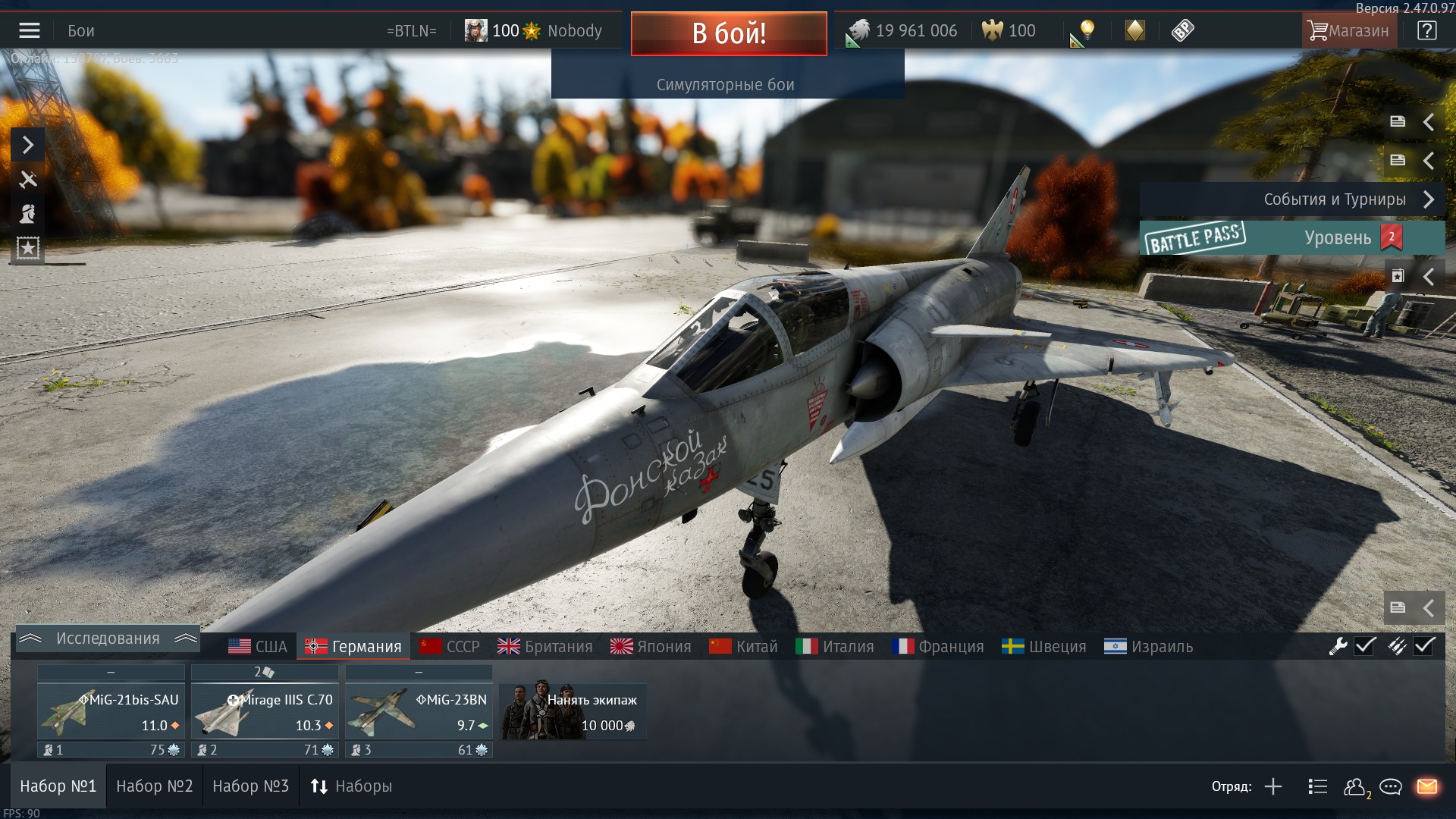Open the Battle Pass Уровень panel
Viewport: 1456px width, 819px height.
(1291, 238)
